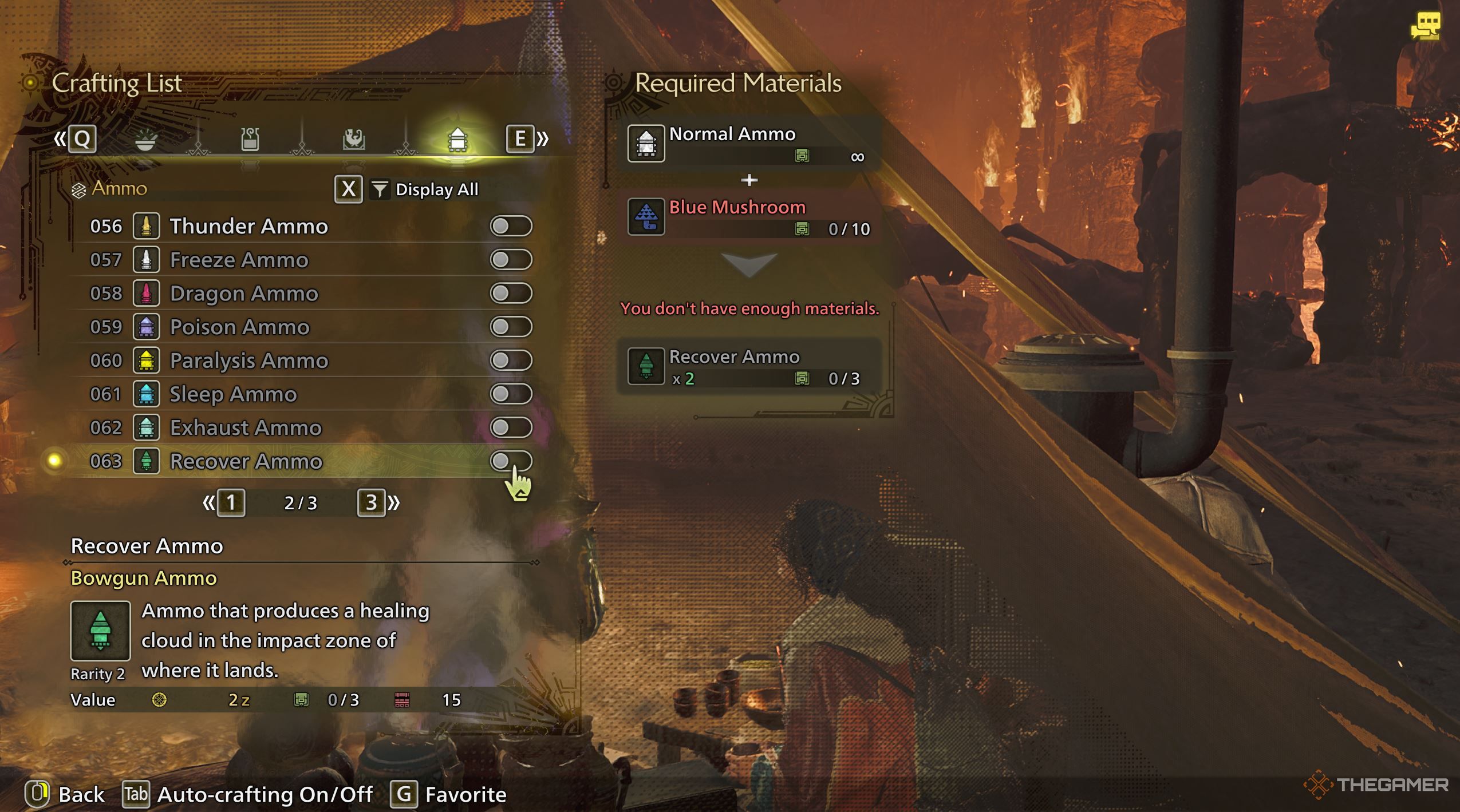Viewport: 1460px width, 812px height.
Task: Open the mortar bowl crafting tab
Action: point(145,139)
